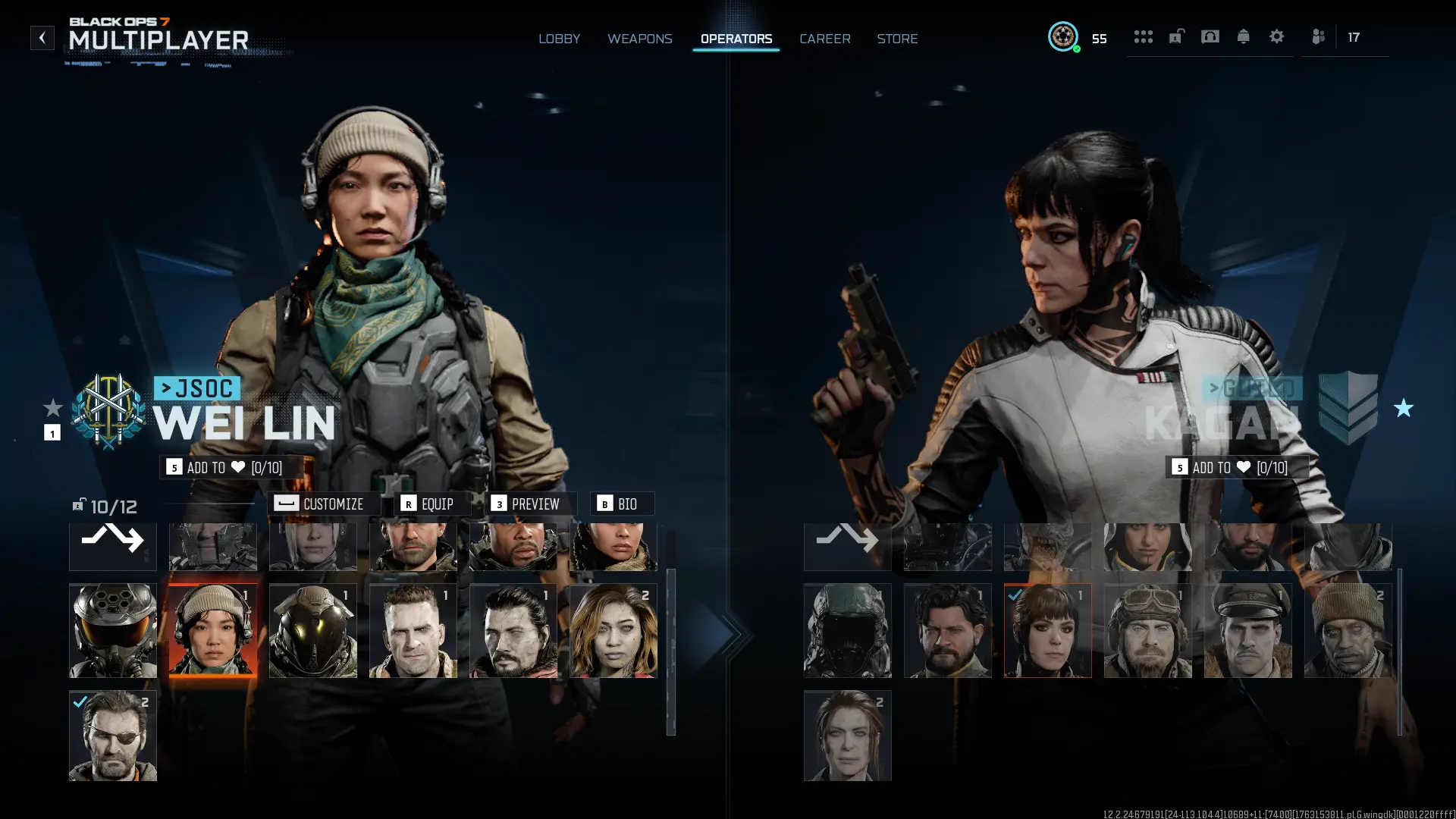Open the social friends panel showing 17

[1318, 36]
